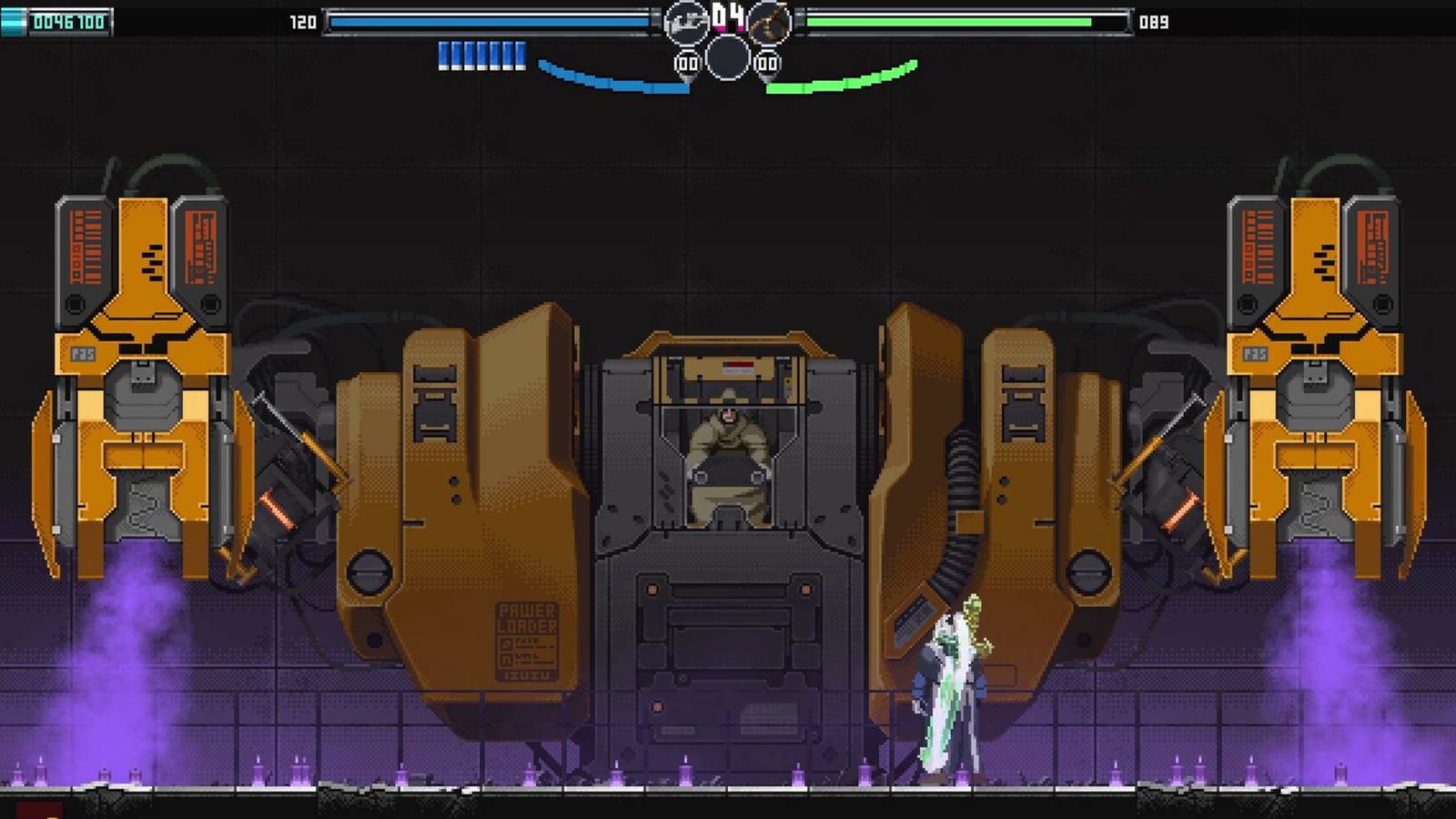
Task: Click Player 2's circular character portrait
Action: [769, 25]
